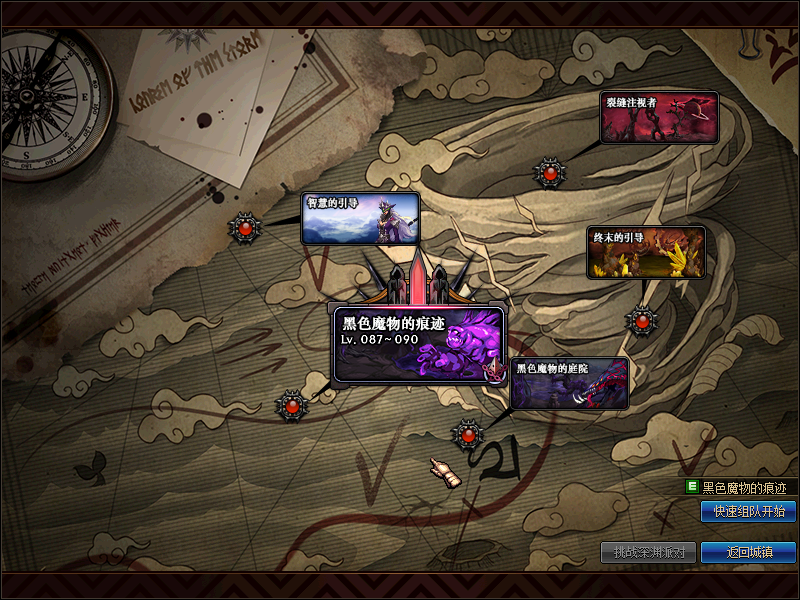
Task: Click the red map node below 终末的引导
Action: click(641, 320)
